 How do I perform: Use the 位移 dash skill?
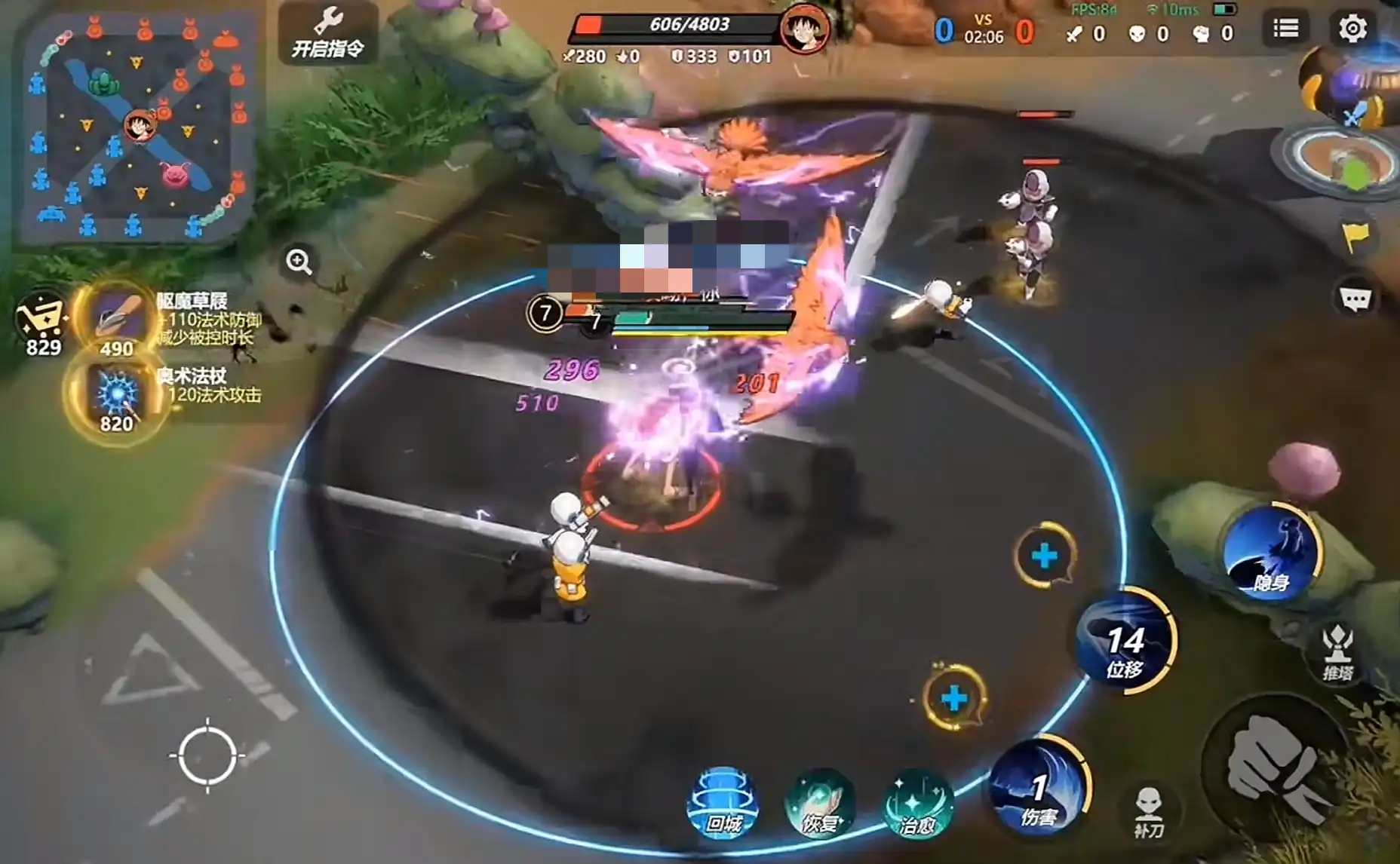tap(1125, 641)
